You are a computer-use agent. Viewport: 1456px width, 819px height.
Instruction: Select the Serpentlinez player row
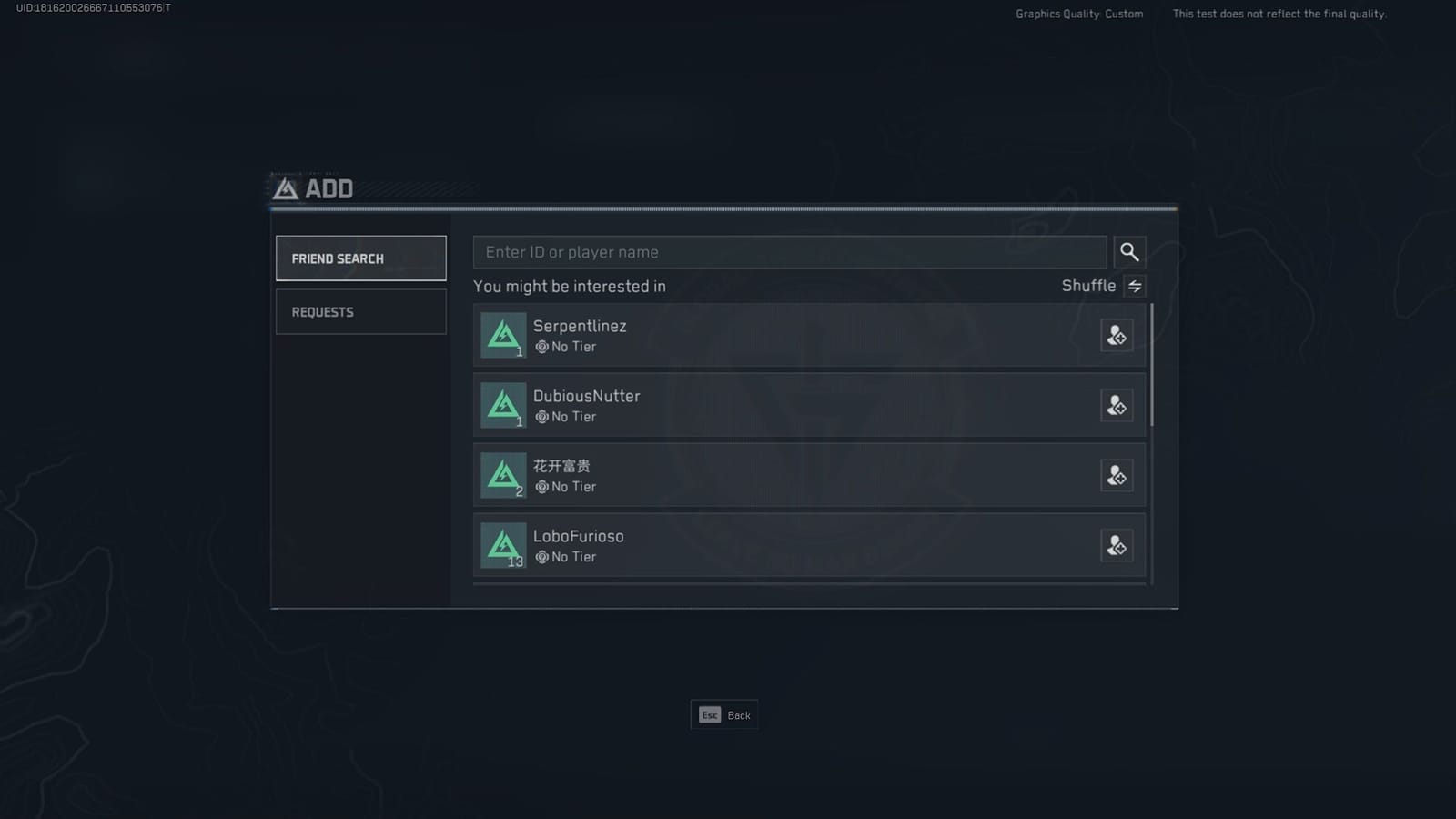[801, 335]
